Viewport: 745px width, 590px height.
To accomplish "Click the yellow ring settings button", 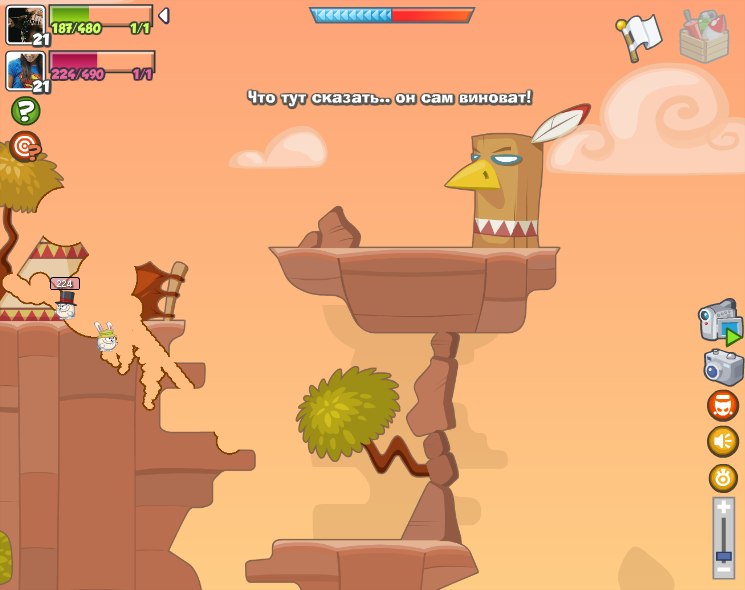I will tap(723, 477).
